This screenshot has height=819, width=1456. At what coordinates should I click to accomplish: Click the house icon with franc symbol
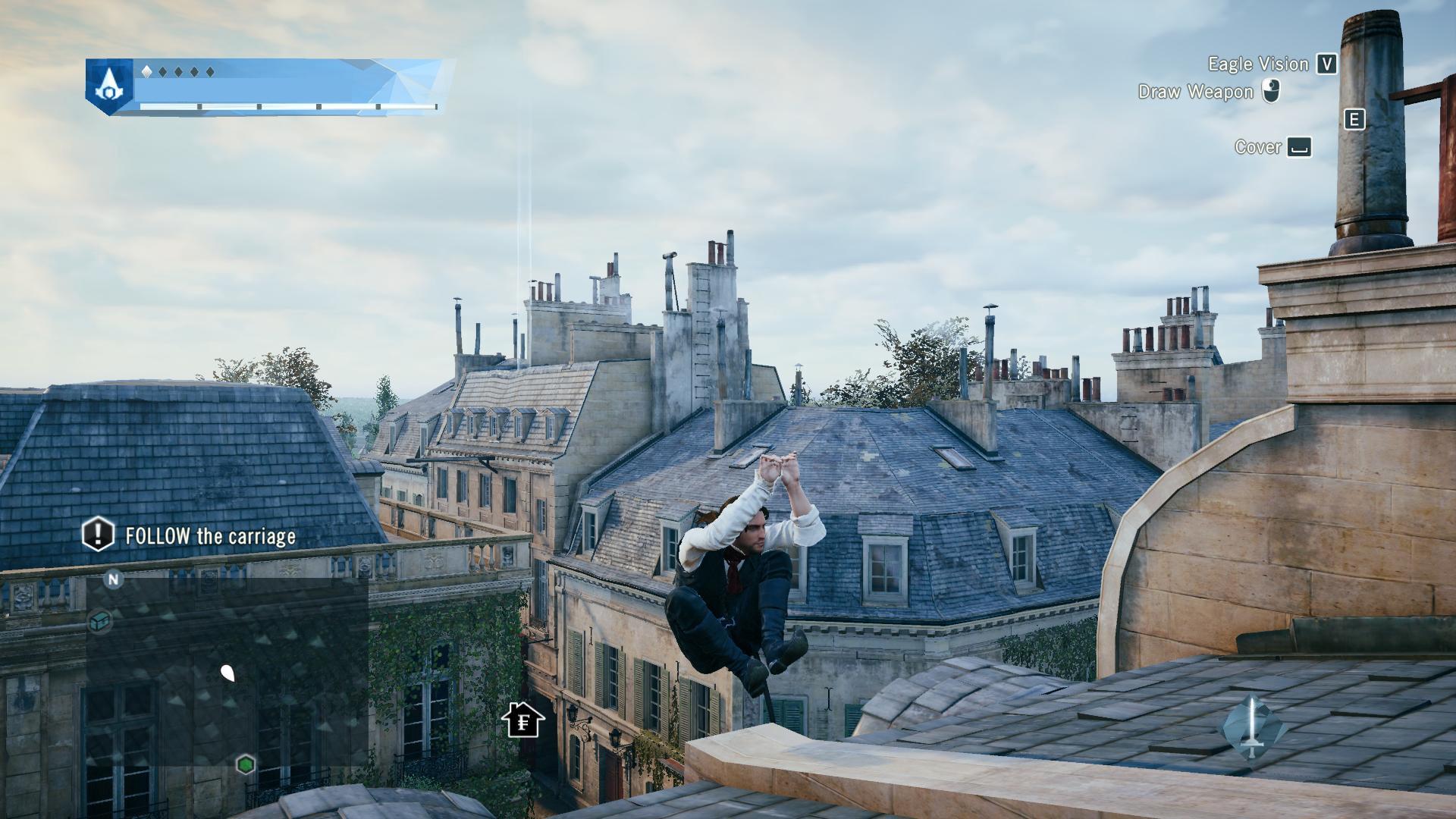pos(522,720)
